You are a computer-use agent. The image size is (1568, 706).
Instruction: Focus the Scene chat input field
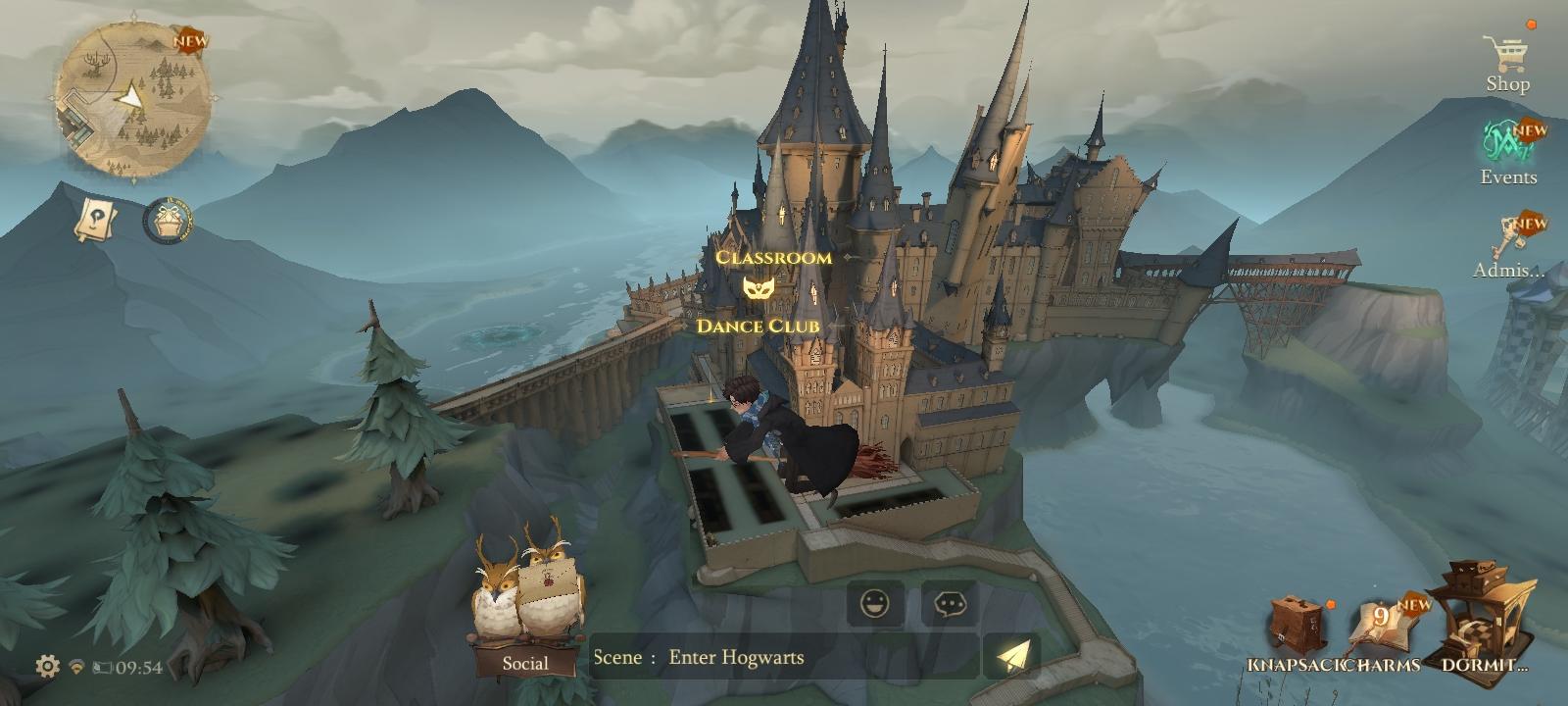coord(784,657)
